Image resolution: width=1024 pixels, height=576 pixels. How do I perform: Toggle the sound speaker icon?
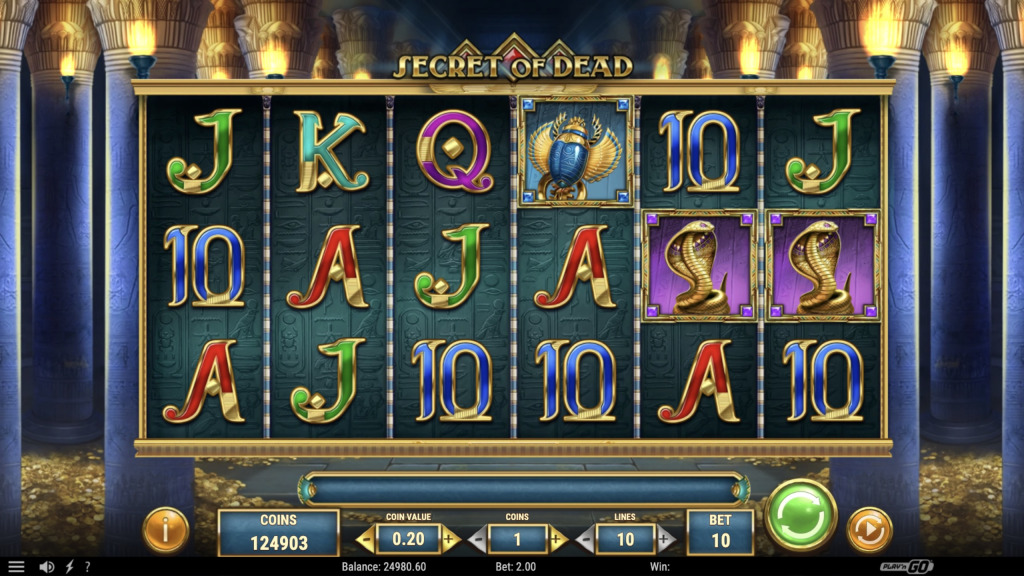46,567
